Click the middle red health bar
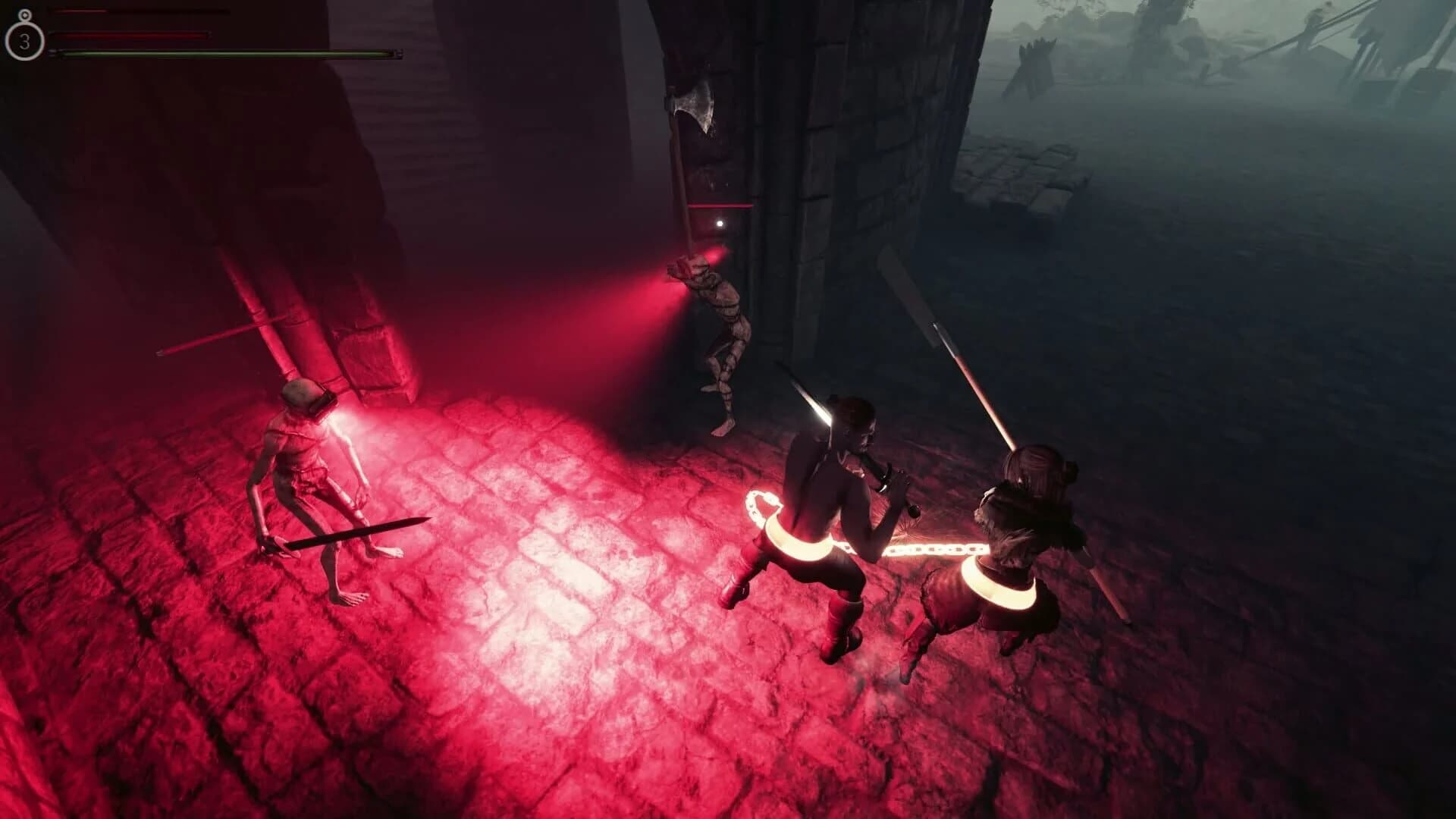Viewport: 1456px width, 819px height. (129, 34)
